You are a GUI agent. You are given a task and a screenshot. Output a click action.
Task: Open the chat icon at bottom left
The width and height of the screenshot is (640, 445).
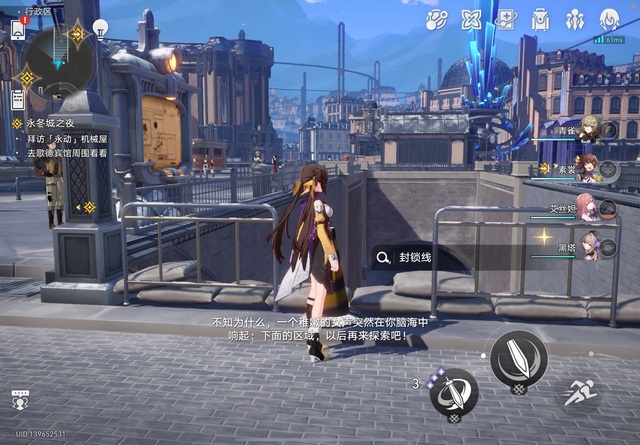point(19,400)
